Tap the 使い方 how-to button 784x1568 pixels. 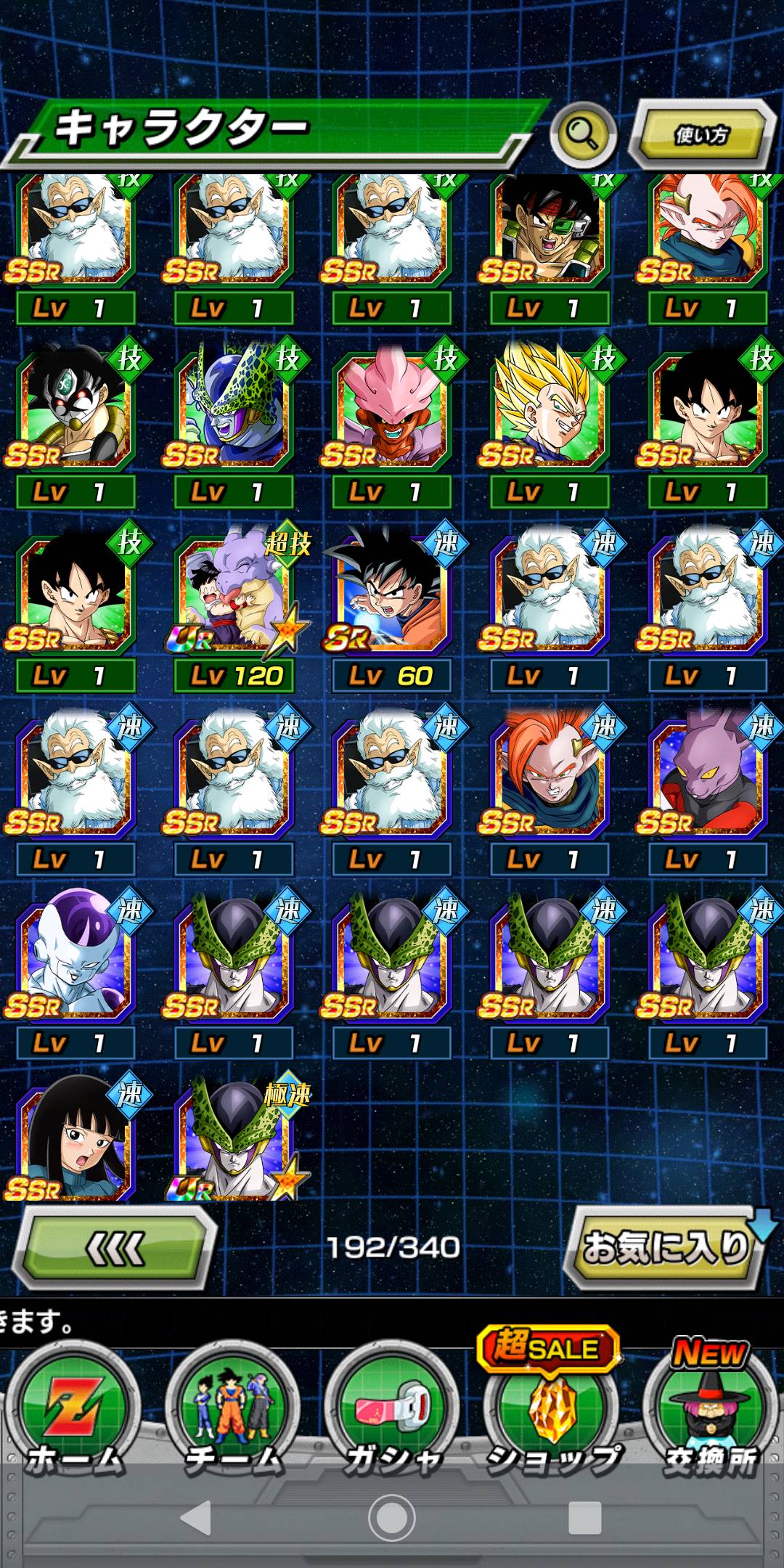(x=701, y=135)
